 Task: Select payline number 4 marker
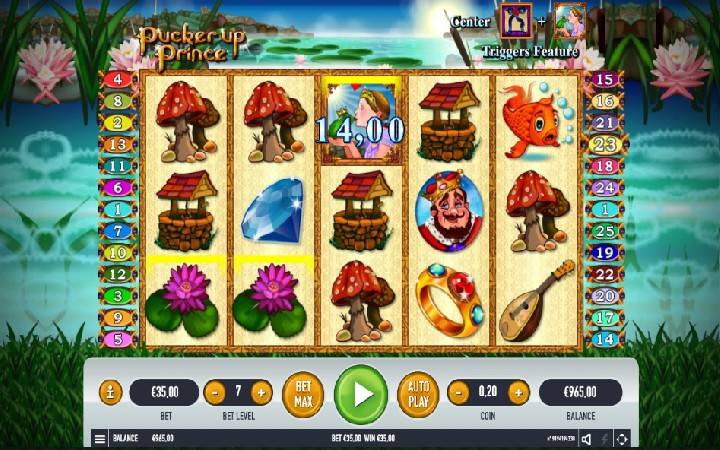pos(118,79)
